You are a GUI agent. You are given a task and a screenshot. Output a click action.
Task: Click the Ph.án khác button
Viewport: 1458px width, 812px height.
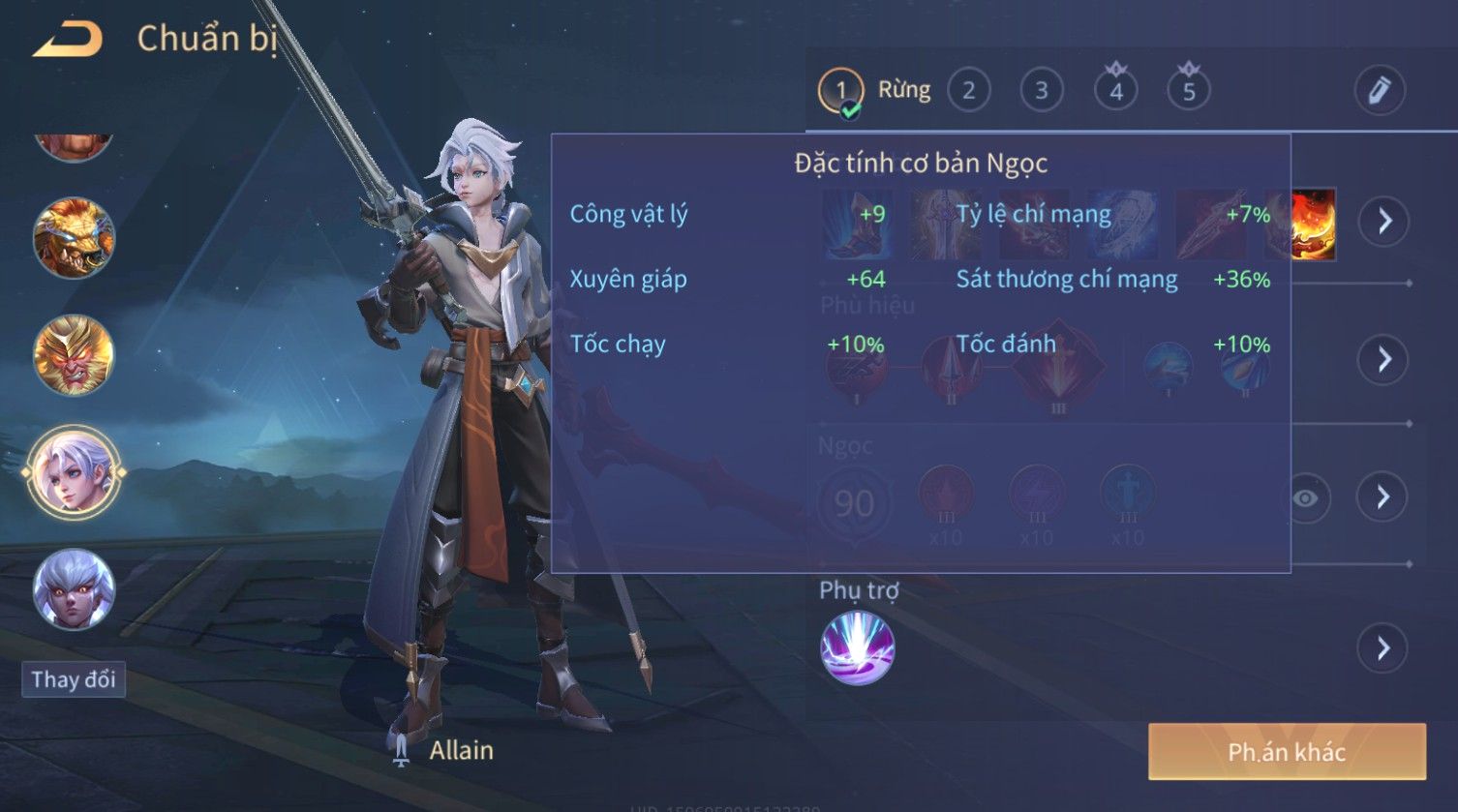coord(1287,752)
